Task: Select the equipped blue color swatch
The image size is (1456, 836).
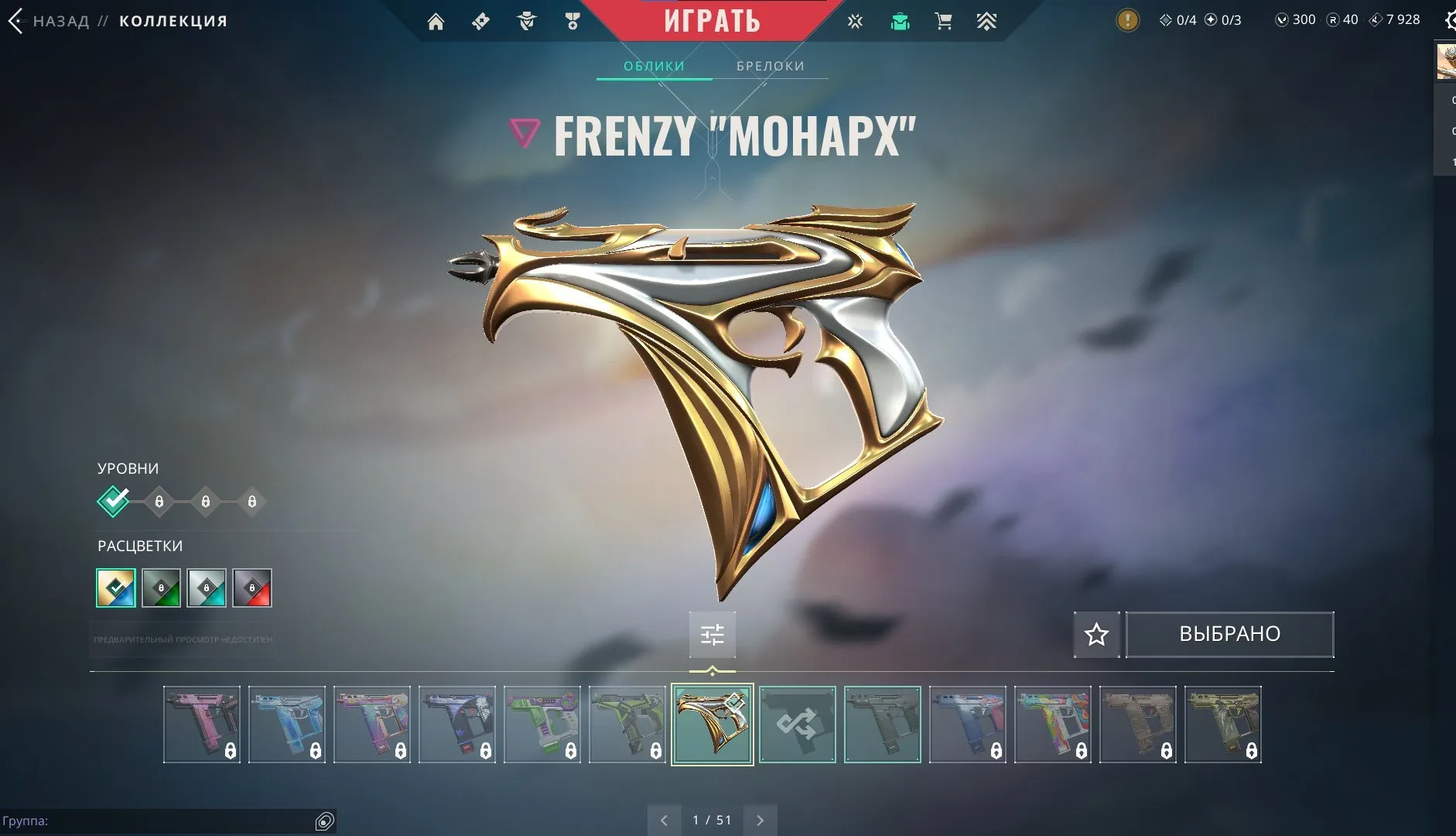Action: (x=115, y=588)
